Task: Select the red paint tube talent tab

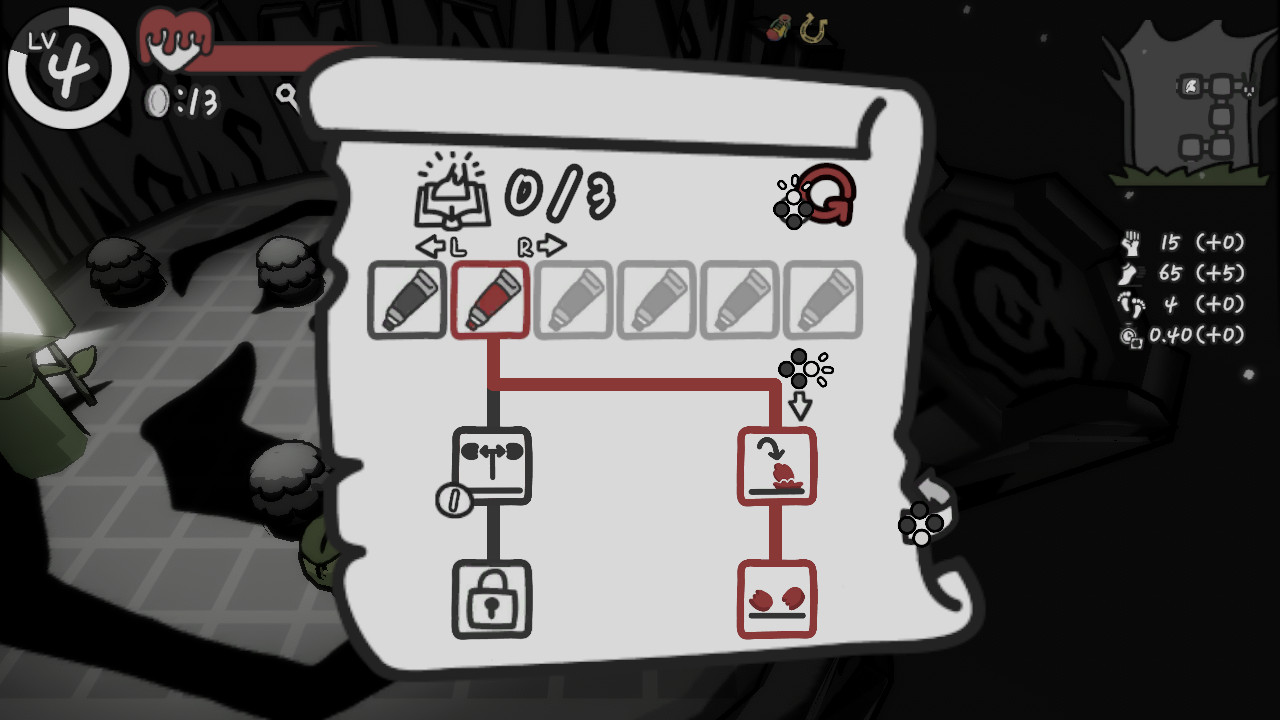Action: (x=491, y=300)
